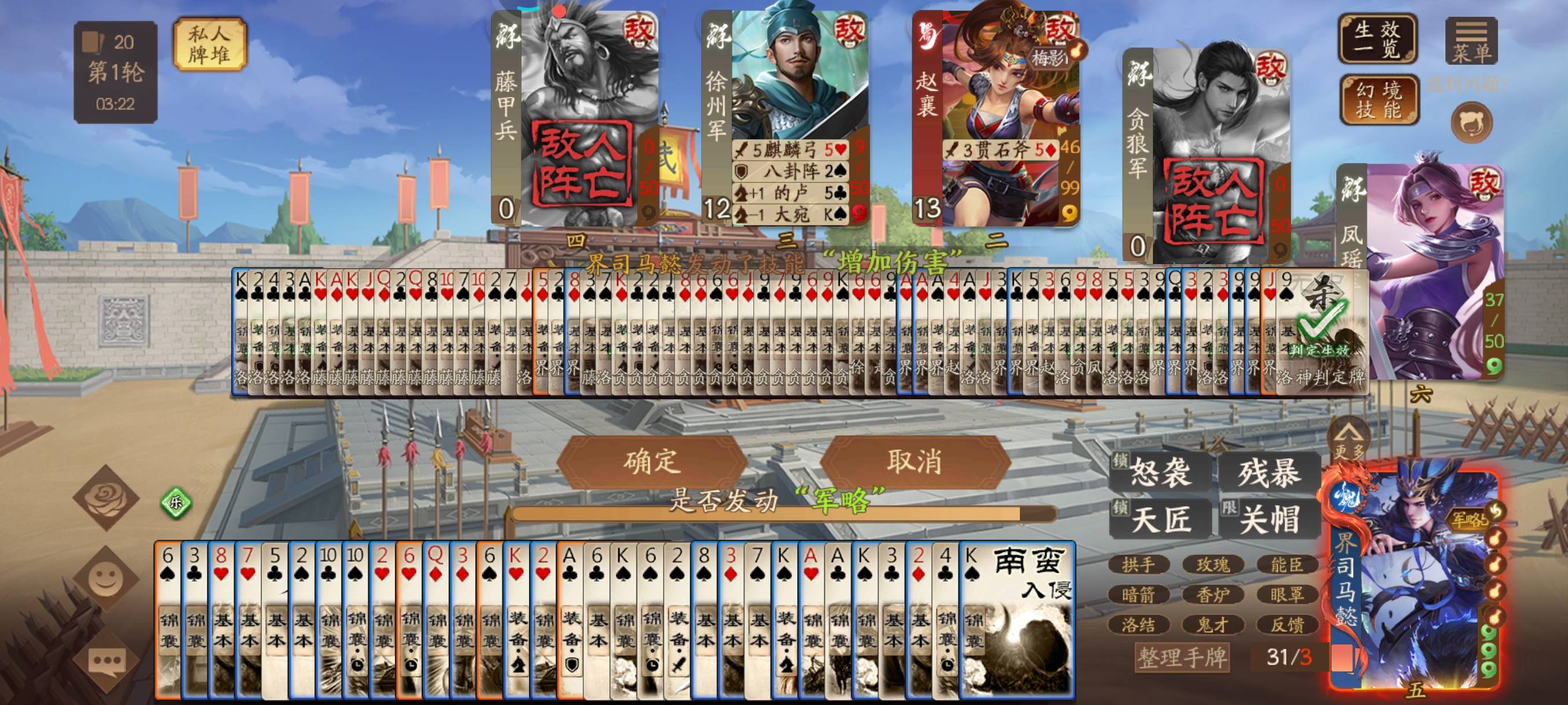Show the 生效一览 overview
The height and width of the screenshot is (705, 1568).
tap(1377, 39)
